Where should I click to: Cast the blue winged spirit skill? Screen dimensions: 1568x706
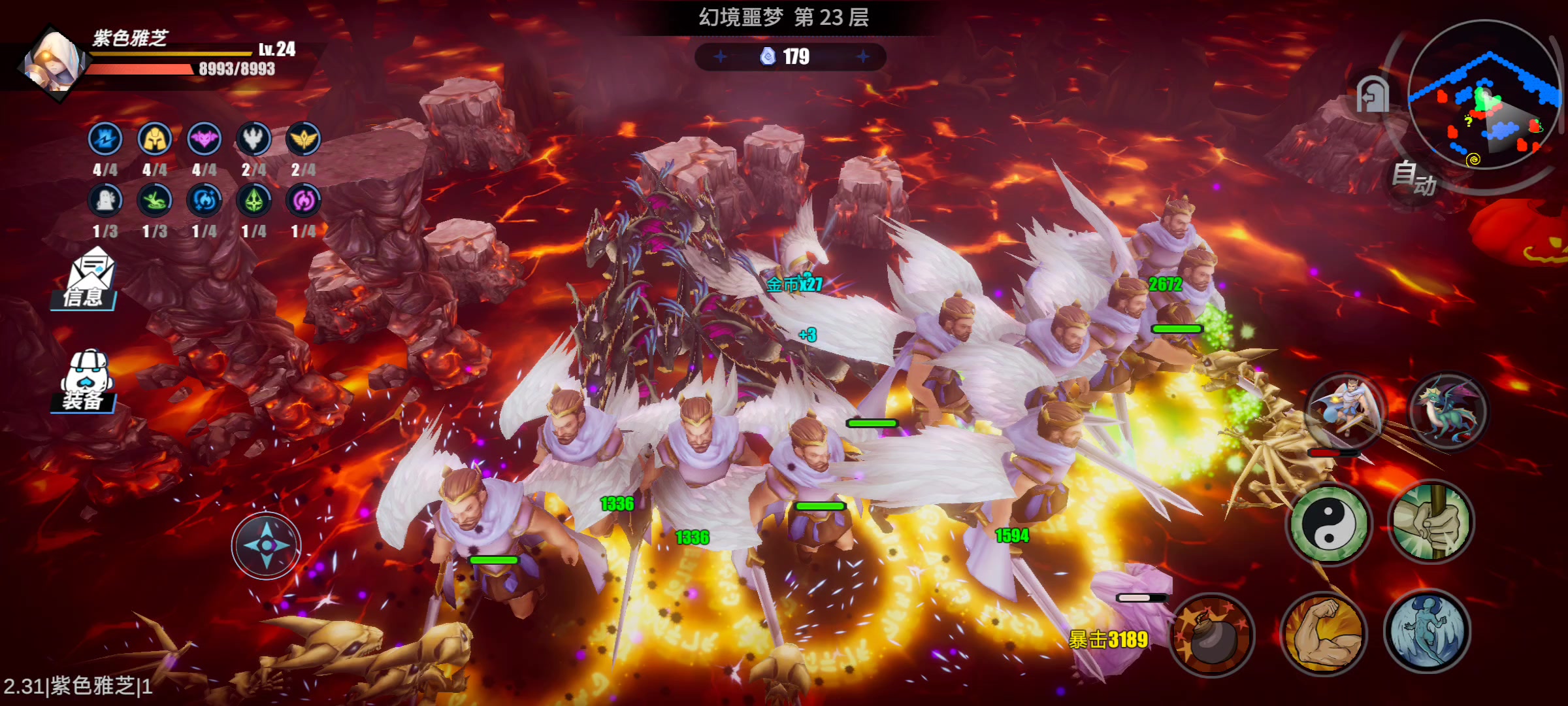[x=1427, y=631]
